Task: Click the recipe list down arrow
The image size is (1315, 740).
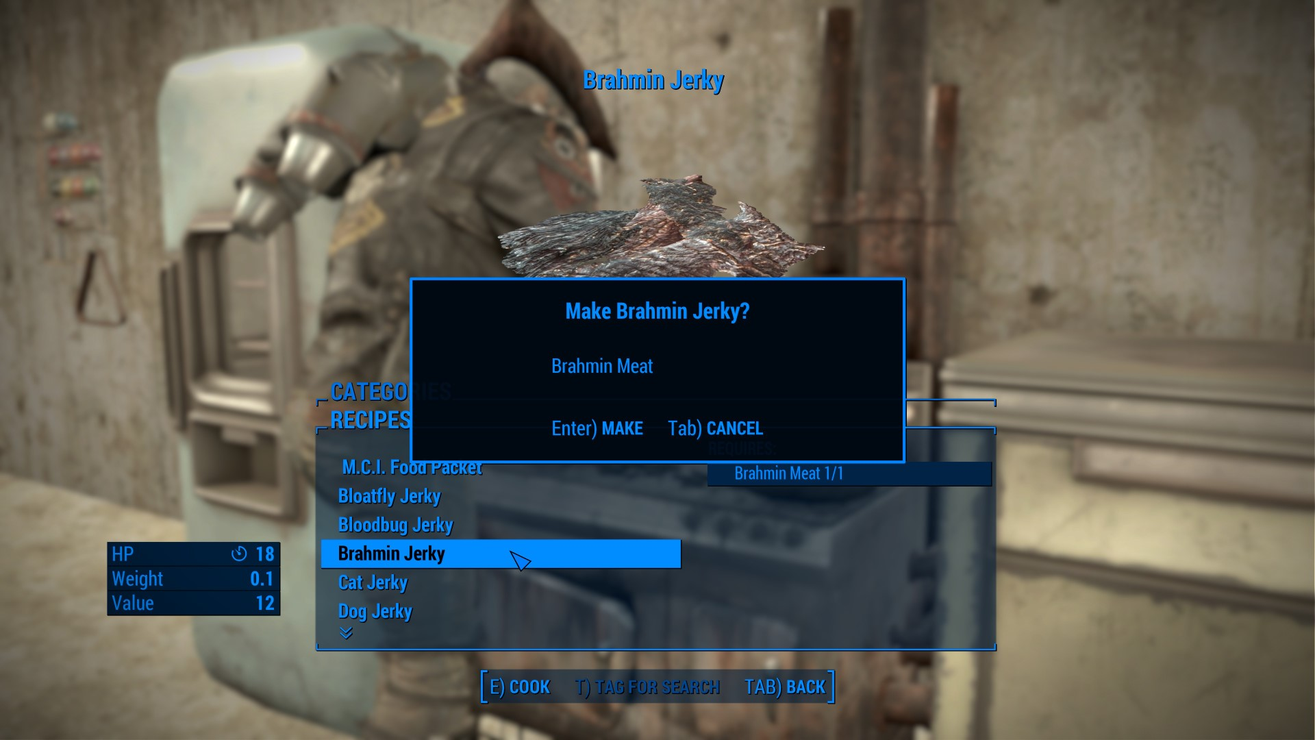Action: pyautogui.click(x=346, y=633)
